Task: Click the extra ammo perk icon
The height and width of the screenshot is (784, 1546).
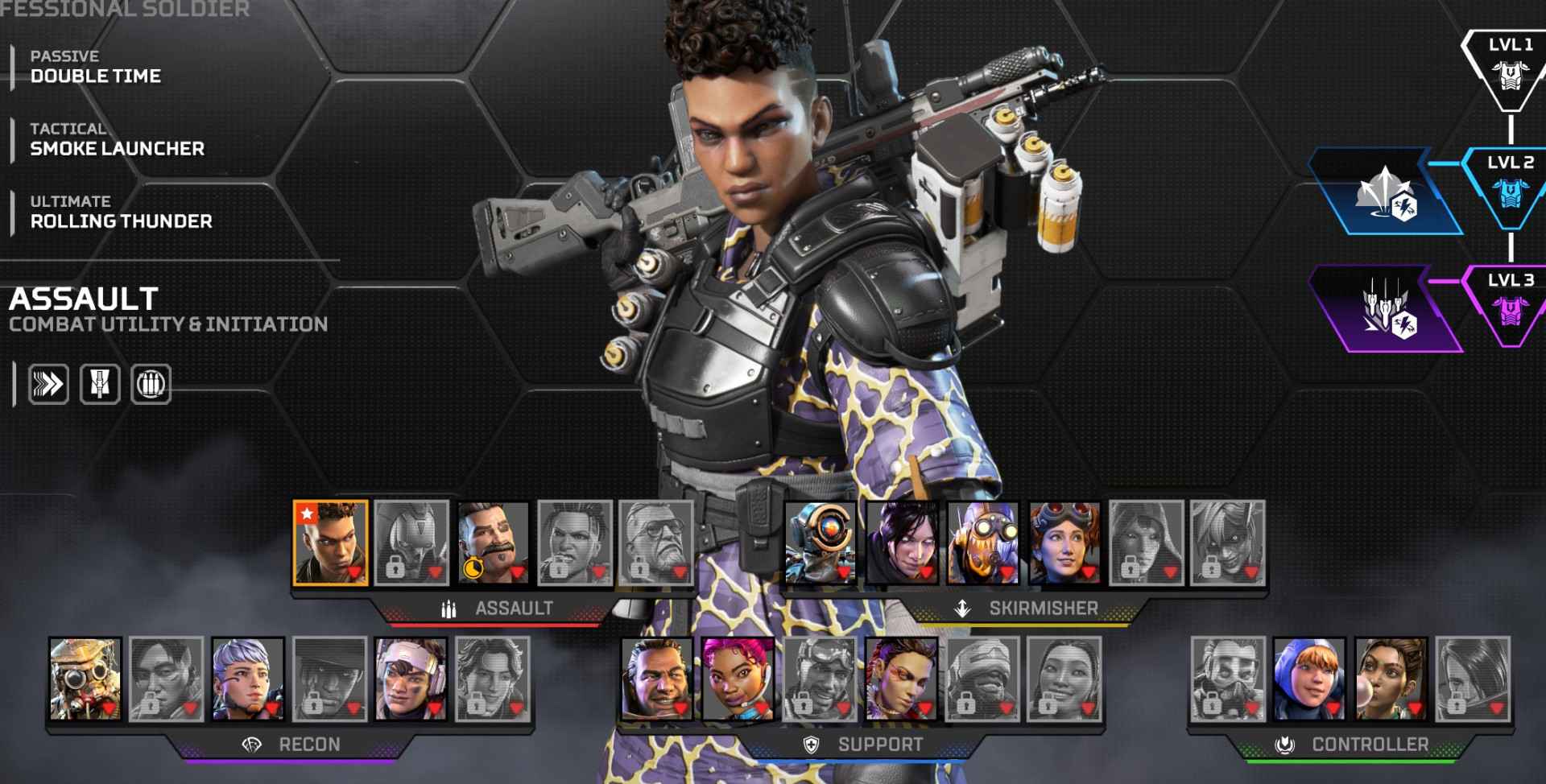Action: 151,384
